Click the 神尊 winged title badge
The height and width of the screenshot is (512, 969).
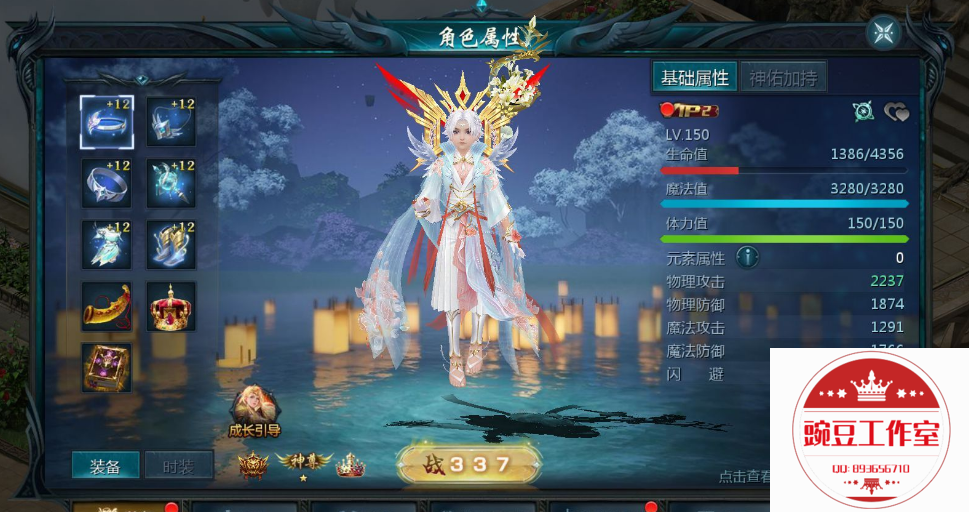[304, 463]
